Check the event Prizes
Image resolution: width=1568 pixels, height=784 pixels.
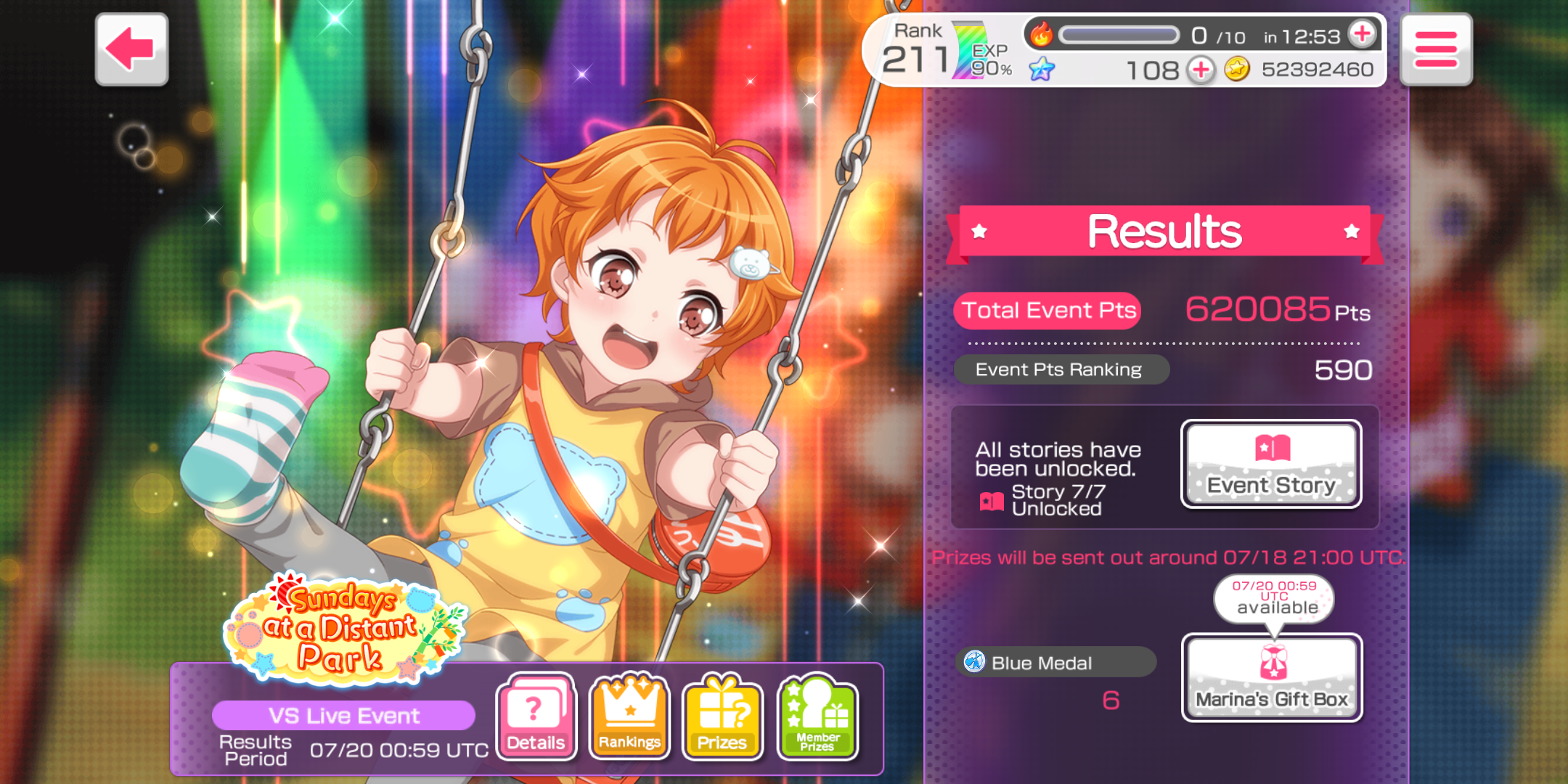(x=722, y=716)
